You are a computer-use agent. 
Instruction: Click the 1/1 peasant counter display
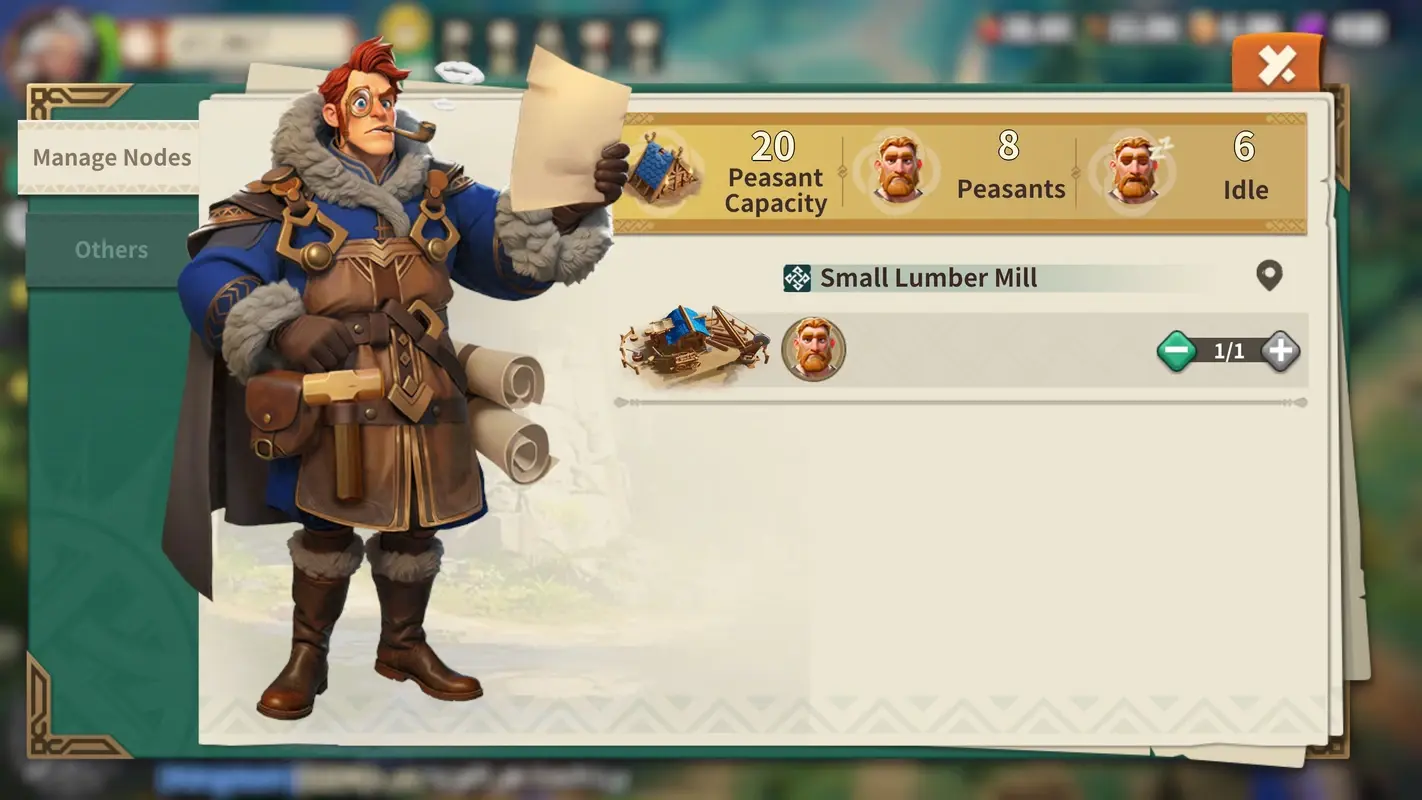(1229, 351)
